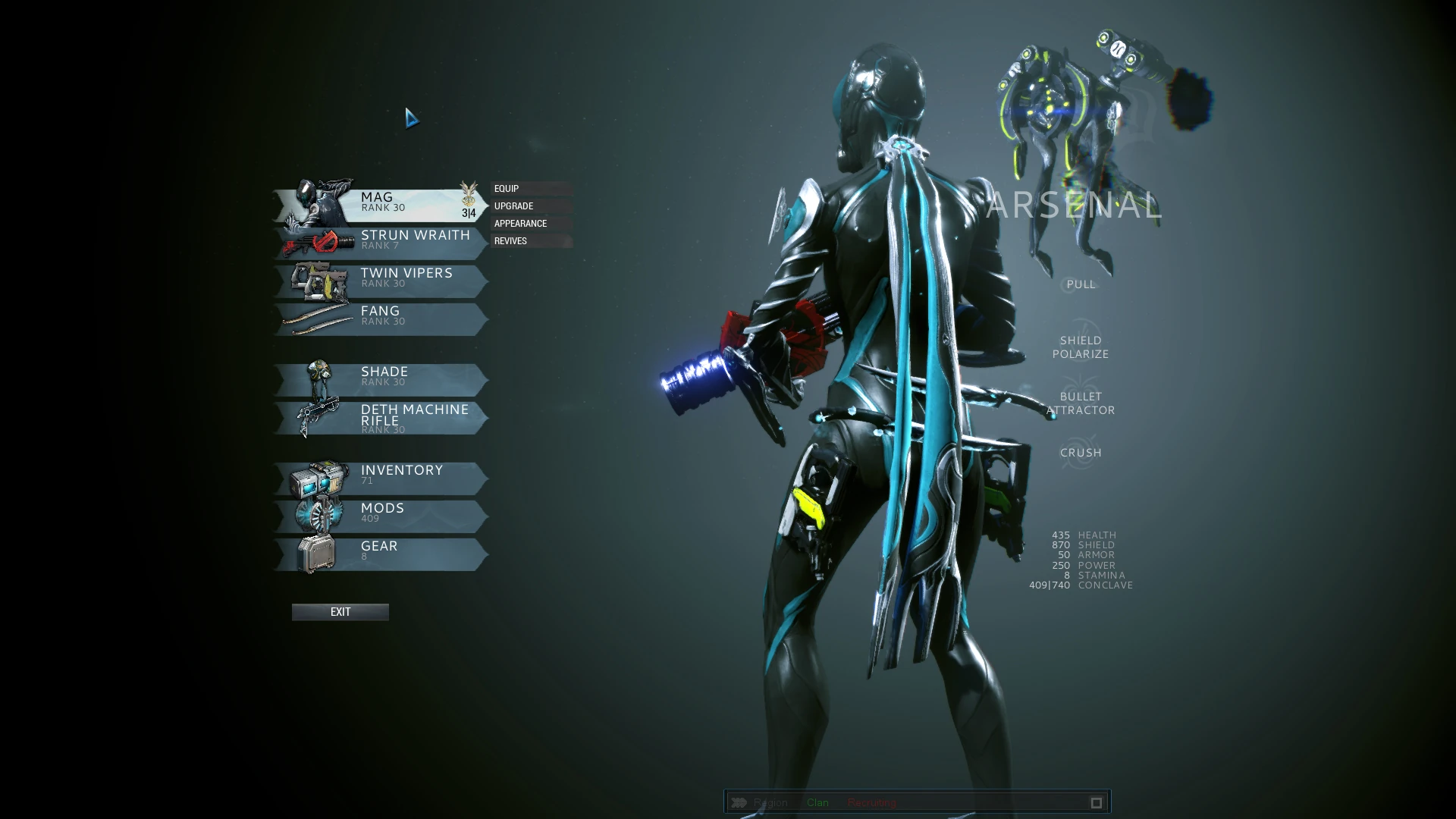The width and height of the screenshot is (1456, 819).
Task: Select Appearance from Mag's options
Action: click(x=520, y=223)
